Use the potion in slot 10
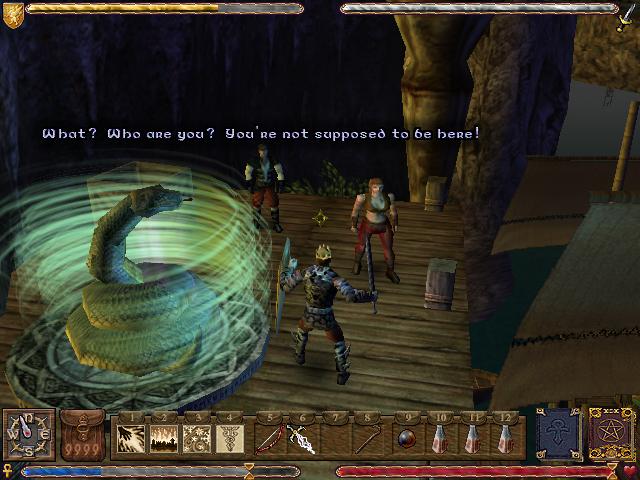 [441, 438]
